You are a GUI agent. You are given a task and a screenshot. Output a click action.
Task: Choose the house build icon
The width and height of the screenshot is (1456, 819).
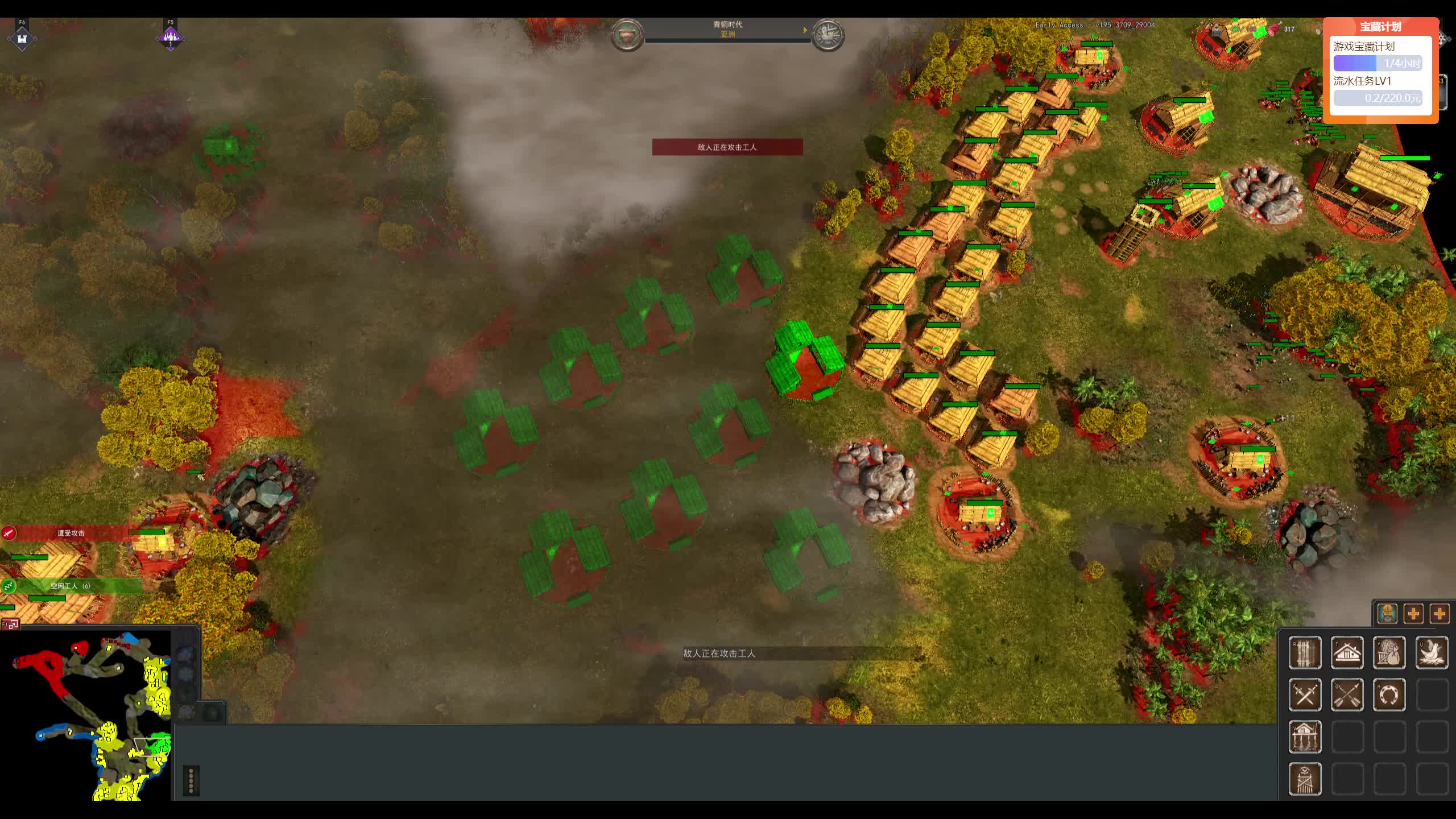[x=1347, y=652]
